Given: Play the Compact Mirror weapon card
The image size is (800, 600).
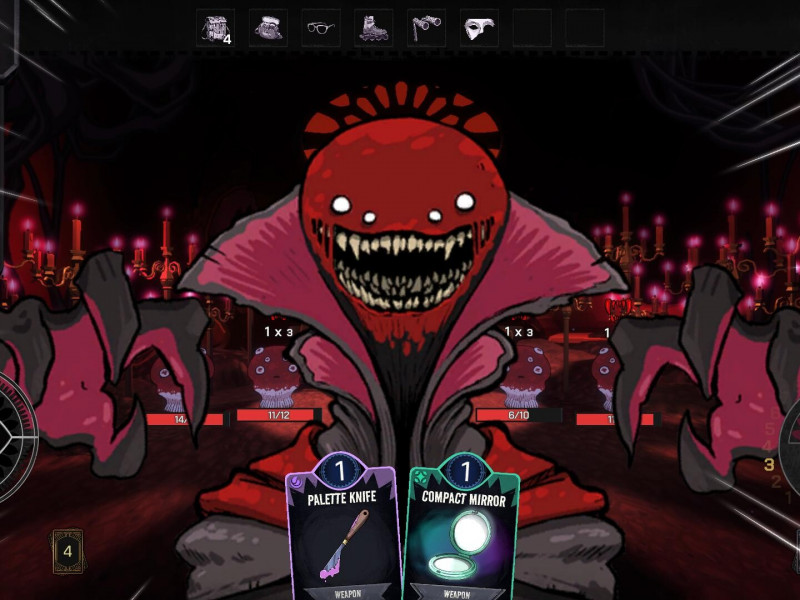Looking at the screenshot, I should (x=462, y=530).
